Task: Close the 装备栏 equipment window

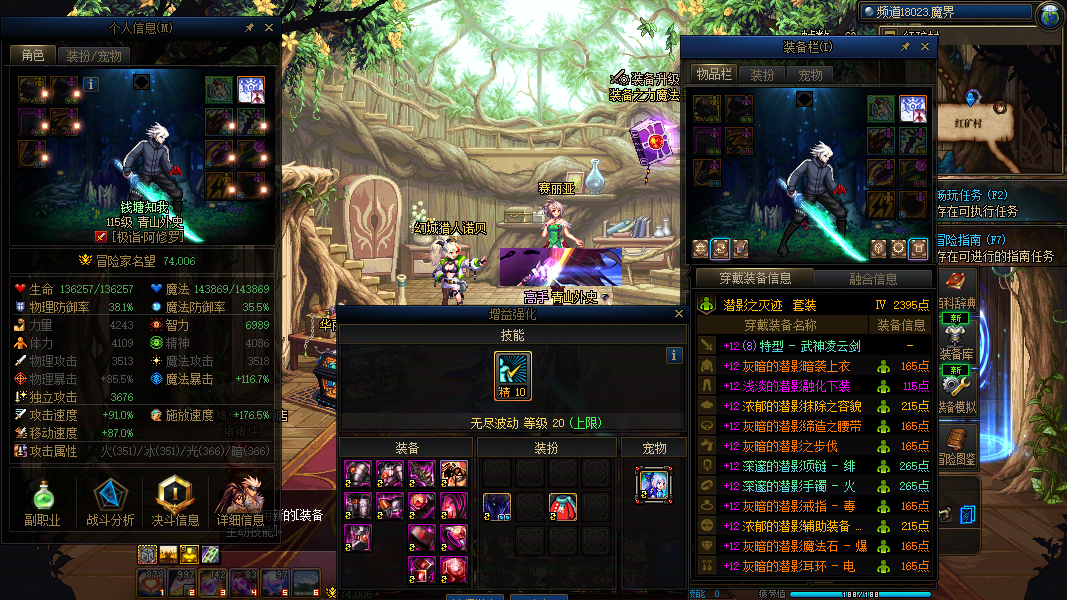Action: (x=925, y=47)
